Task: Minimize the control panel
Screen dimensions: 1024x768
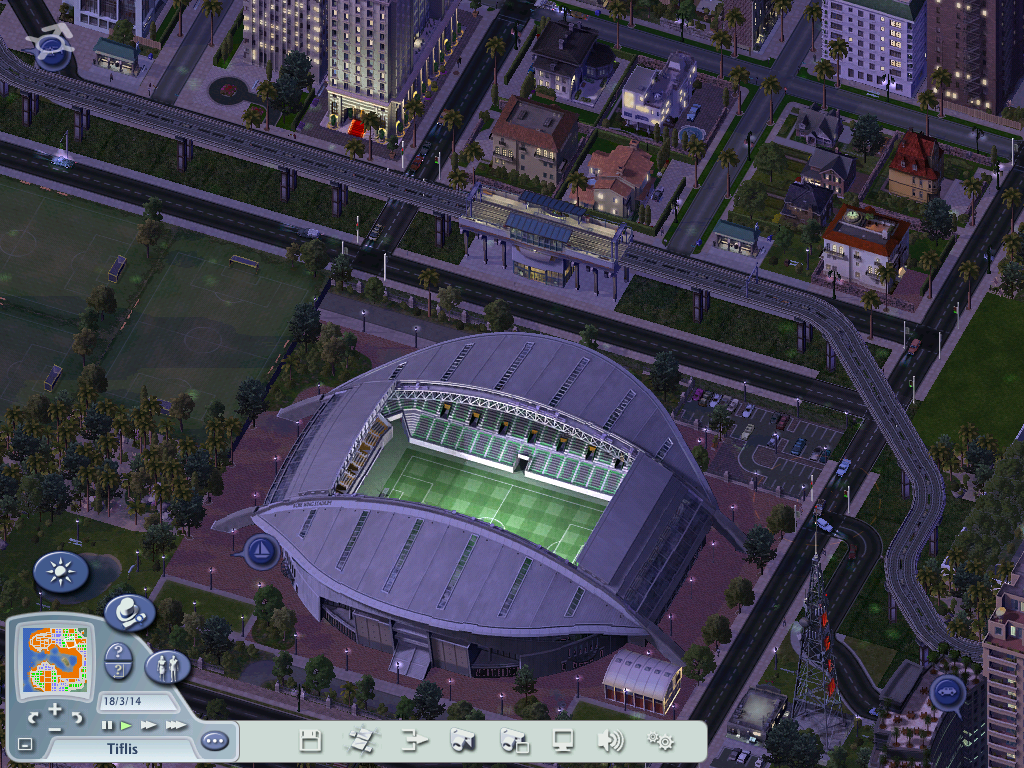Action: coord(25,744)
